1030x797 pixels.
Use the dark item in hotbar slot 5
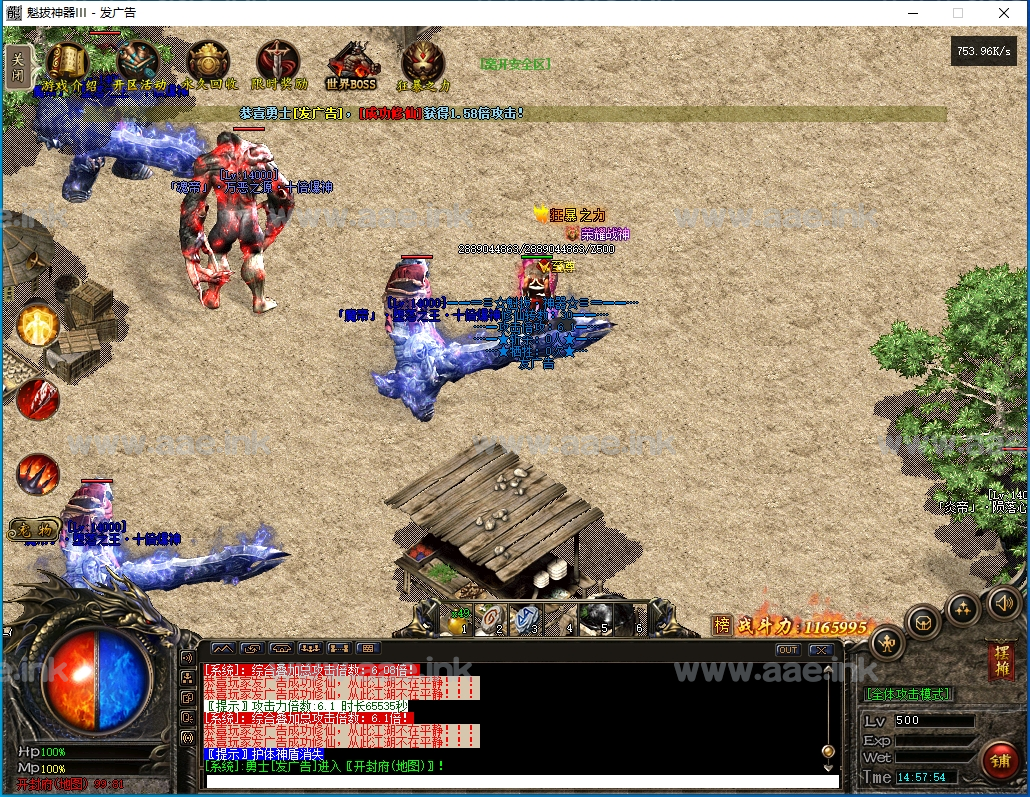597,620
